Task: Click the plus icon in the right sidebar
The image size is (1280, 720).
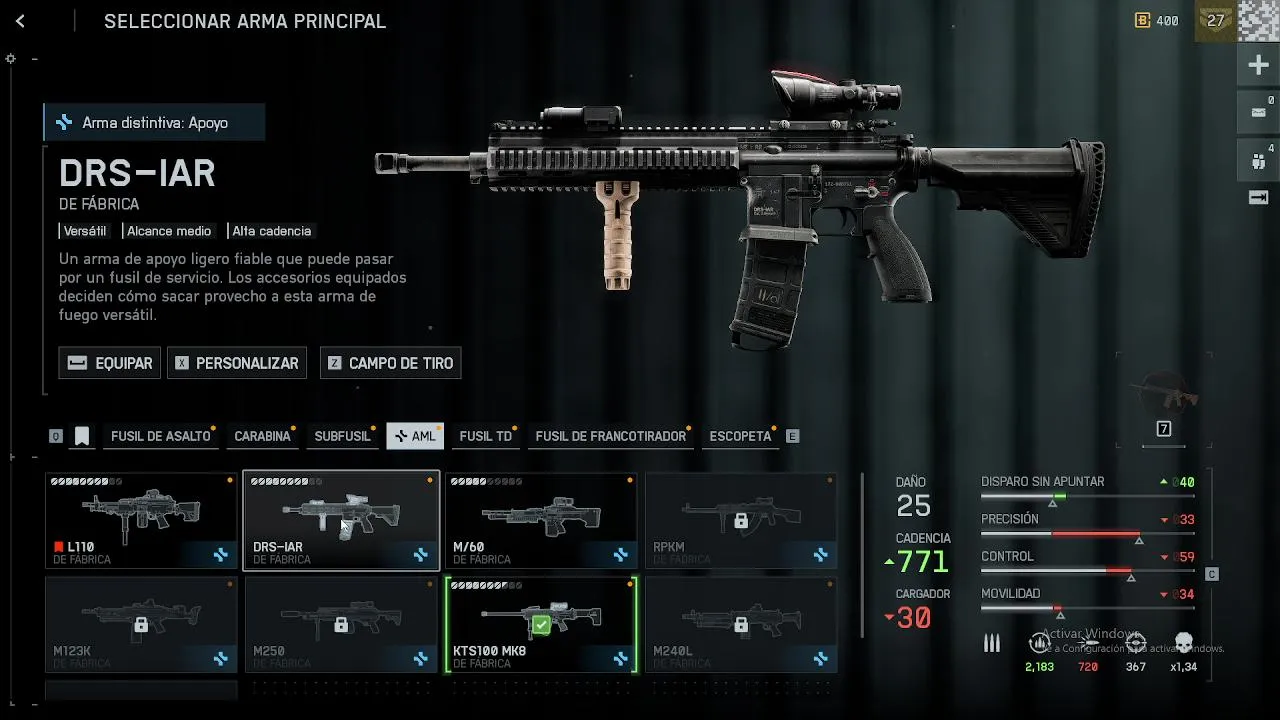Action: click(1258, 66)
